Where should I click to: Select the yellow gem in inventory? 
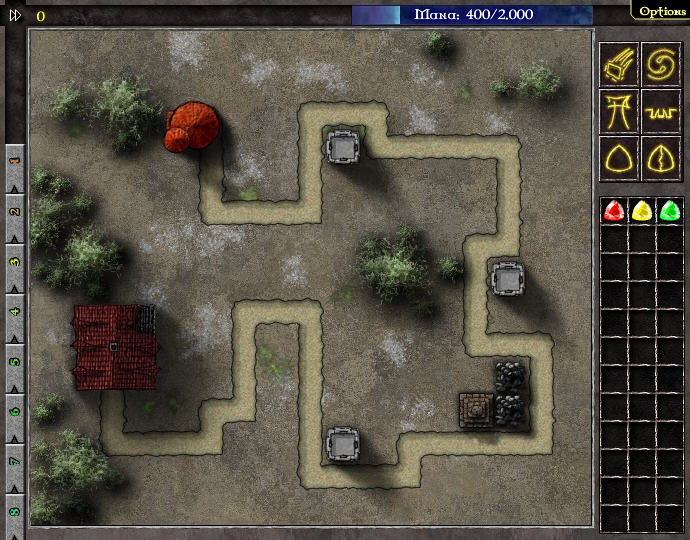641,211
